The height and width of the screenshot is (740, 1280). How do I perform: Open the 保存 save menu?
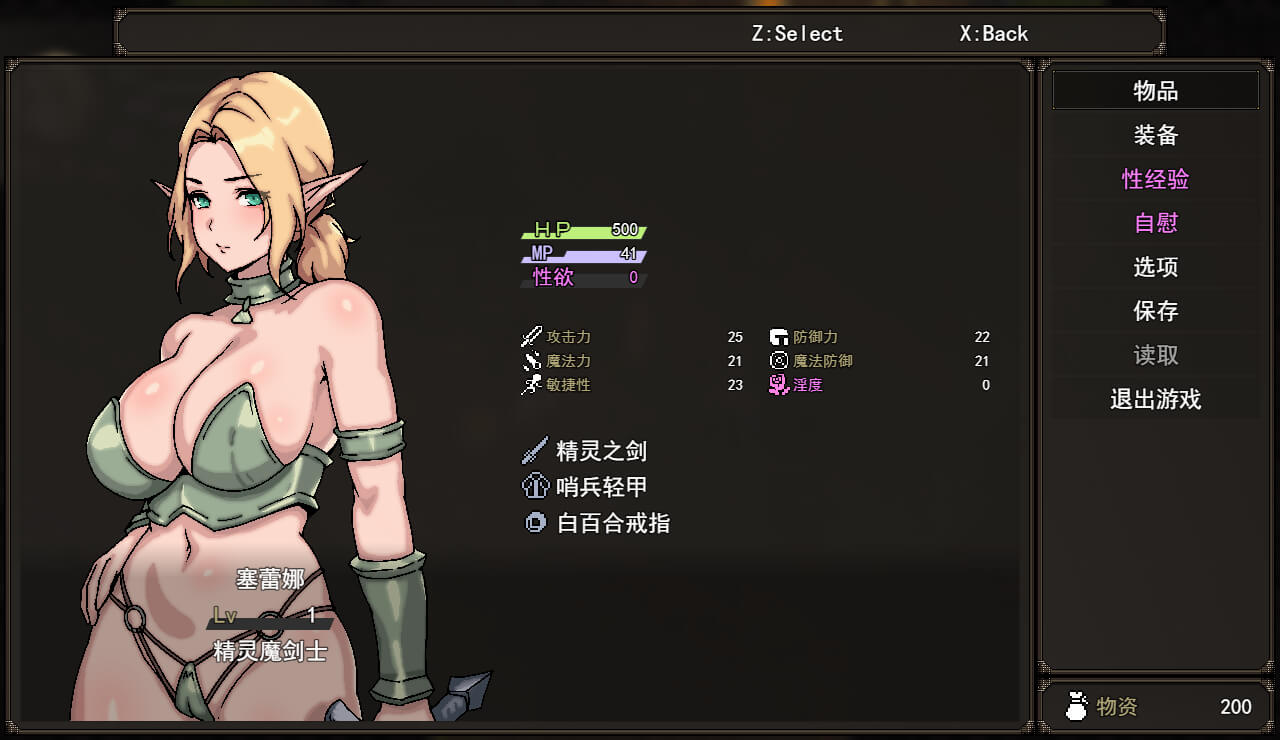click(x=1155, y=311)
